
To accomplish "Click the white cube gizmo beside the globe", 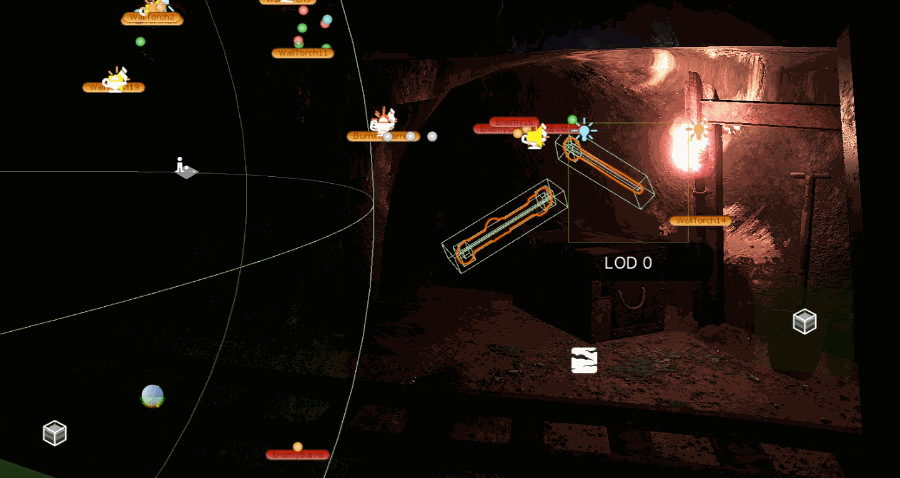I will pyautogui.click(x=55, y=433).
